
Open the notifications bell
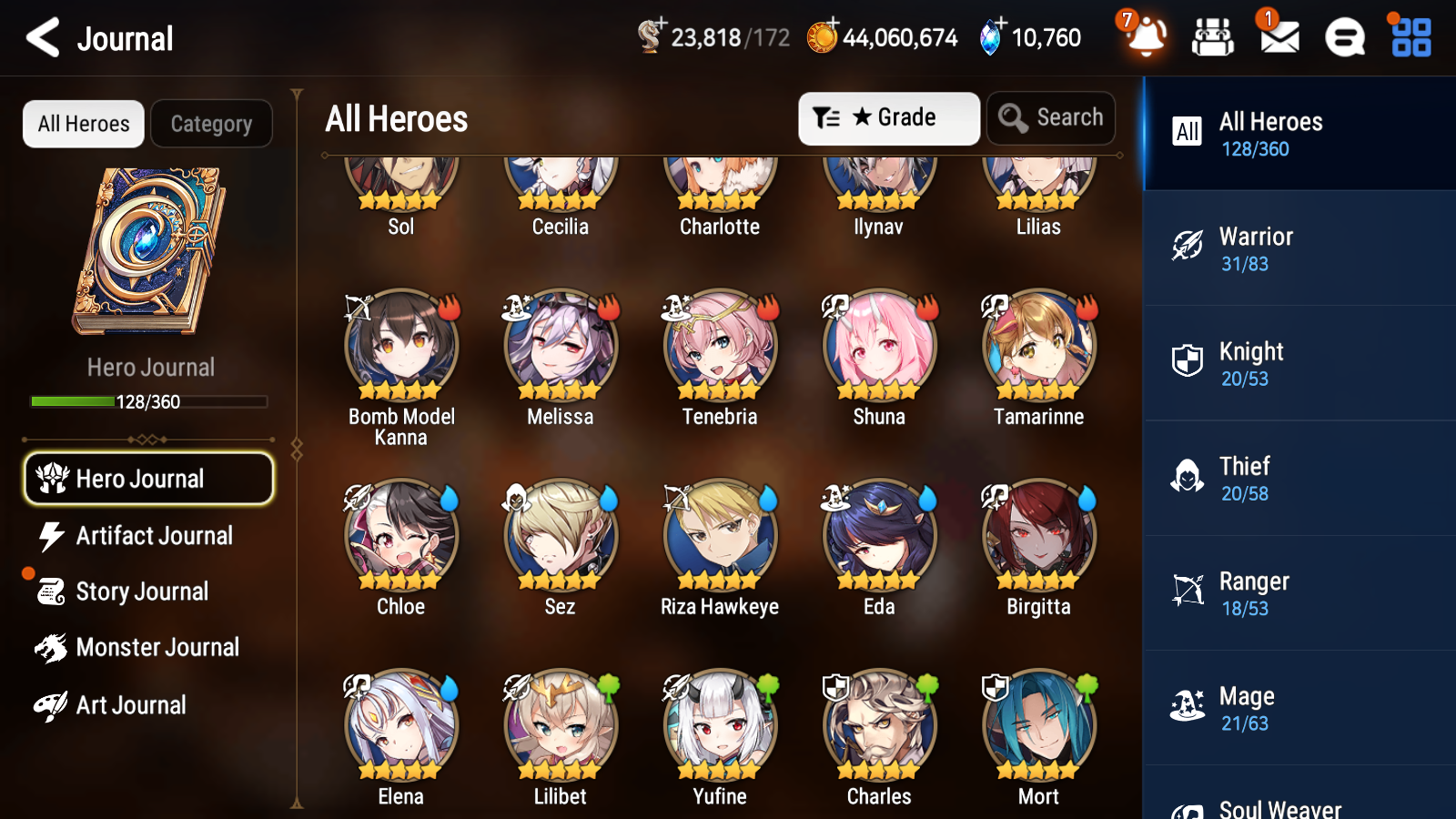point(1148,39)
